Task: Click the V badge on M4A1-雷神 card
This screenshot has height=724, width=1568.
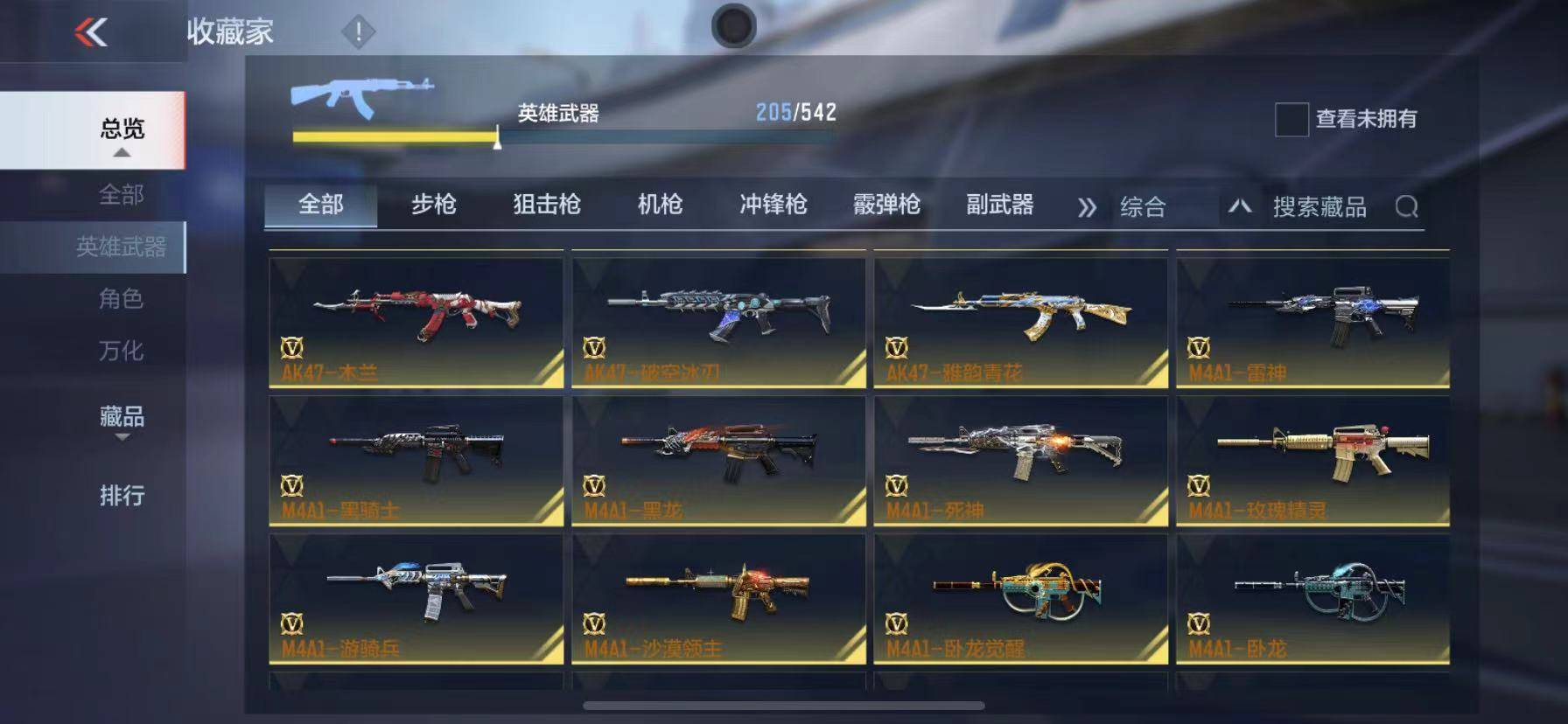Action: click(1202, 347)
